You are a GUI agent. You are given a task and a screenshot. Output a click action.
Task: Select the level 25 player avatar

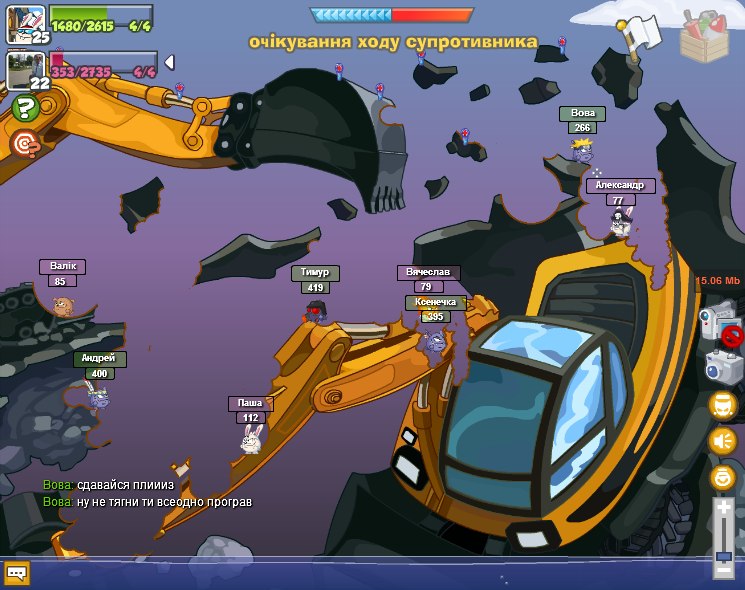click(x=25, y=22)
